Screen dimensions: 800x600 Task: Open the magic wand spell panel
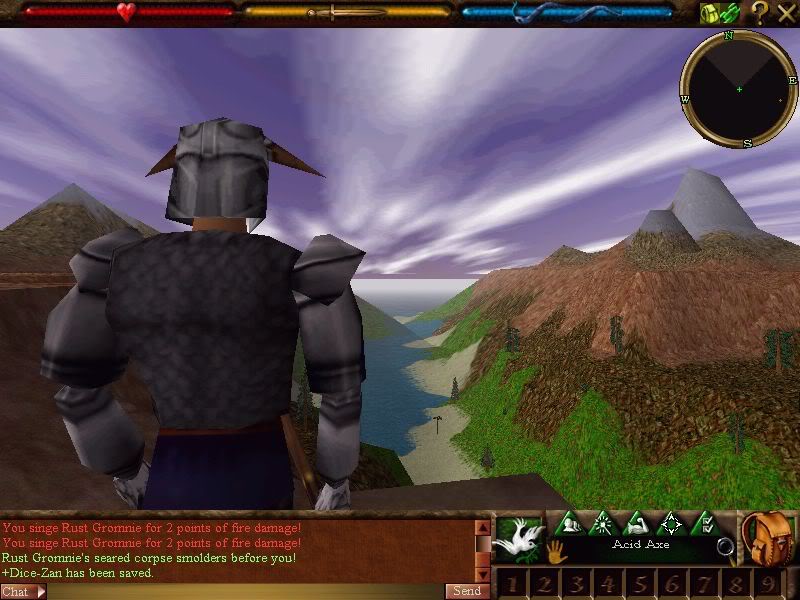tap(604, 523)
